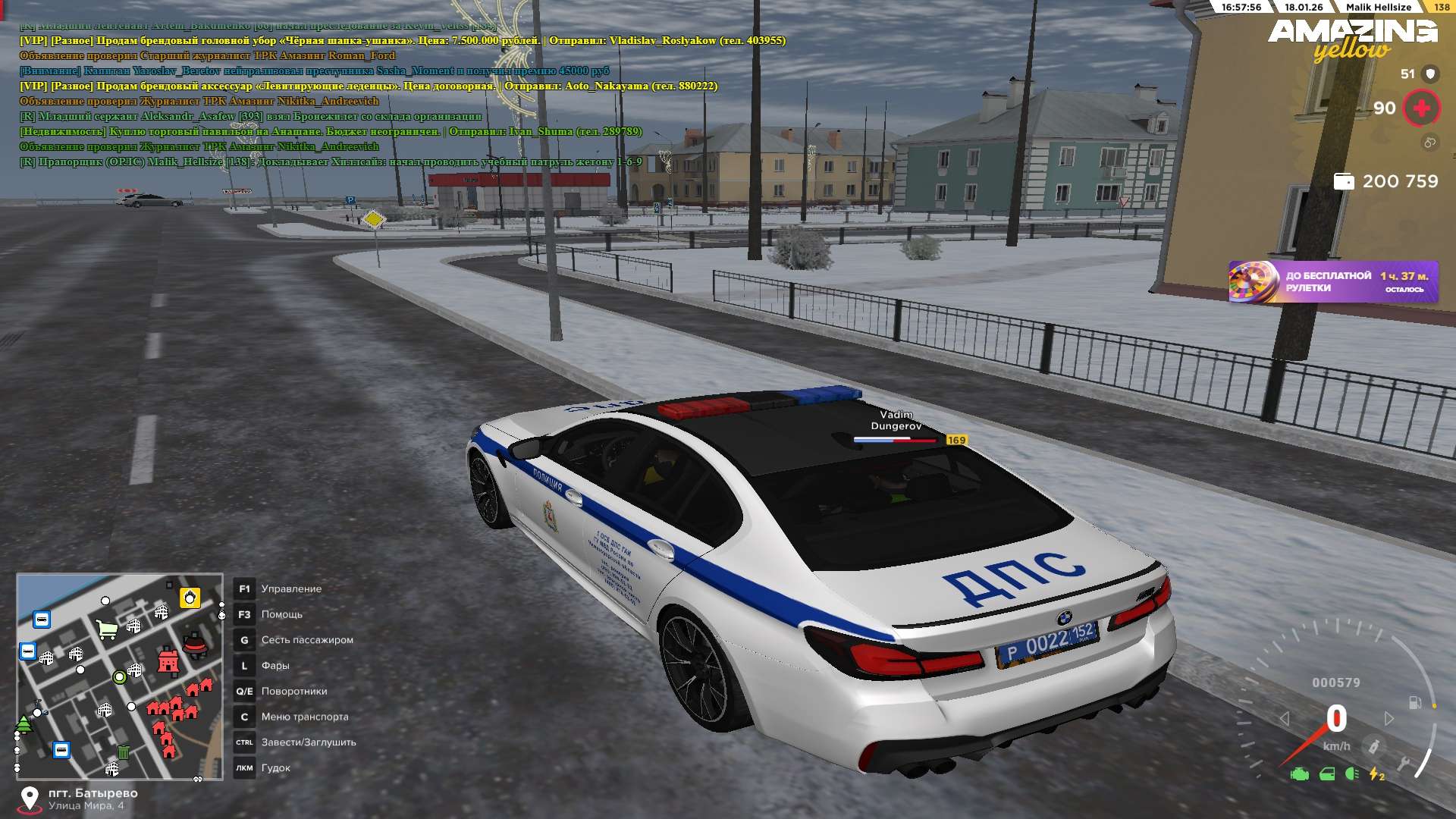1456x819 pixels.
Task: Click the Malik_Hellsize patrol report chat line
Action: pos(331,162)
